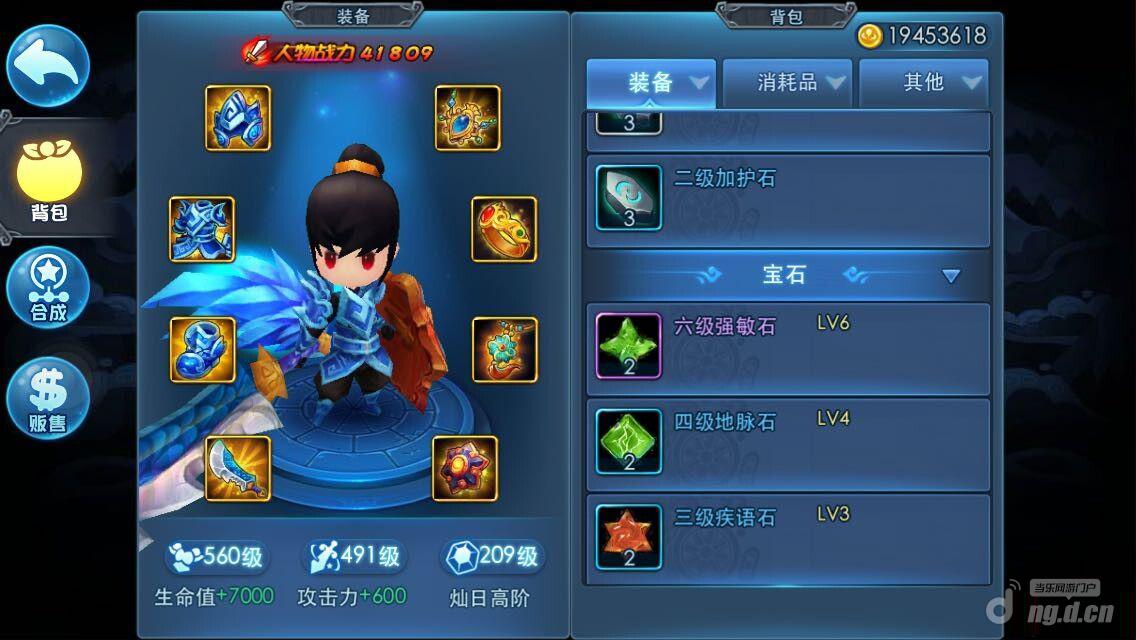
Task: Select the equipped blue helmet slot
Action: [238, 118]
